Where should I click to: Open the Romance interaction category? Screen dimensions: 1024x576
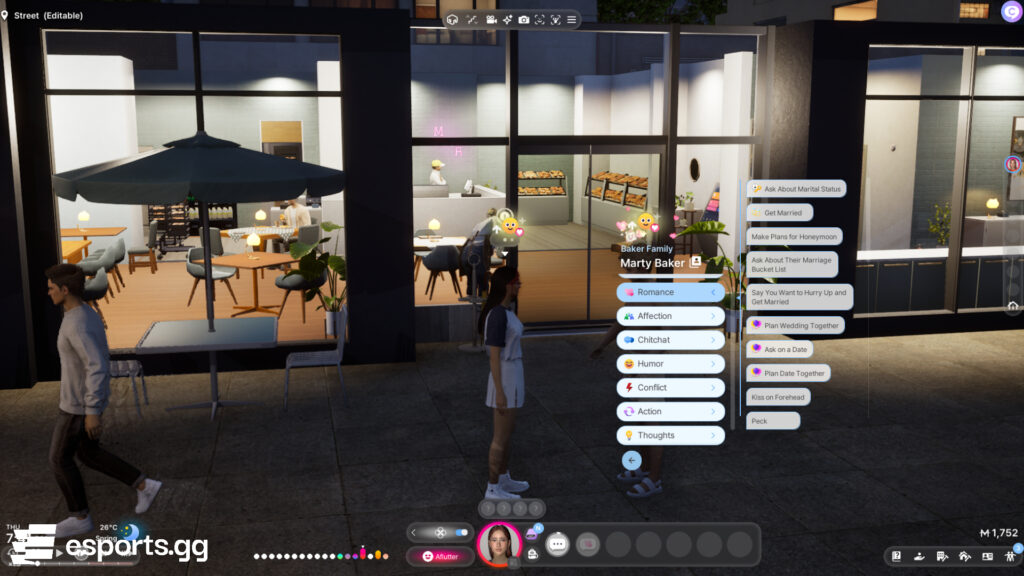coord(670,292)
